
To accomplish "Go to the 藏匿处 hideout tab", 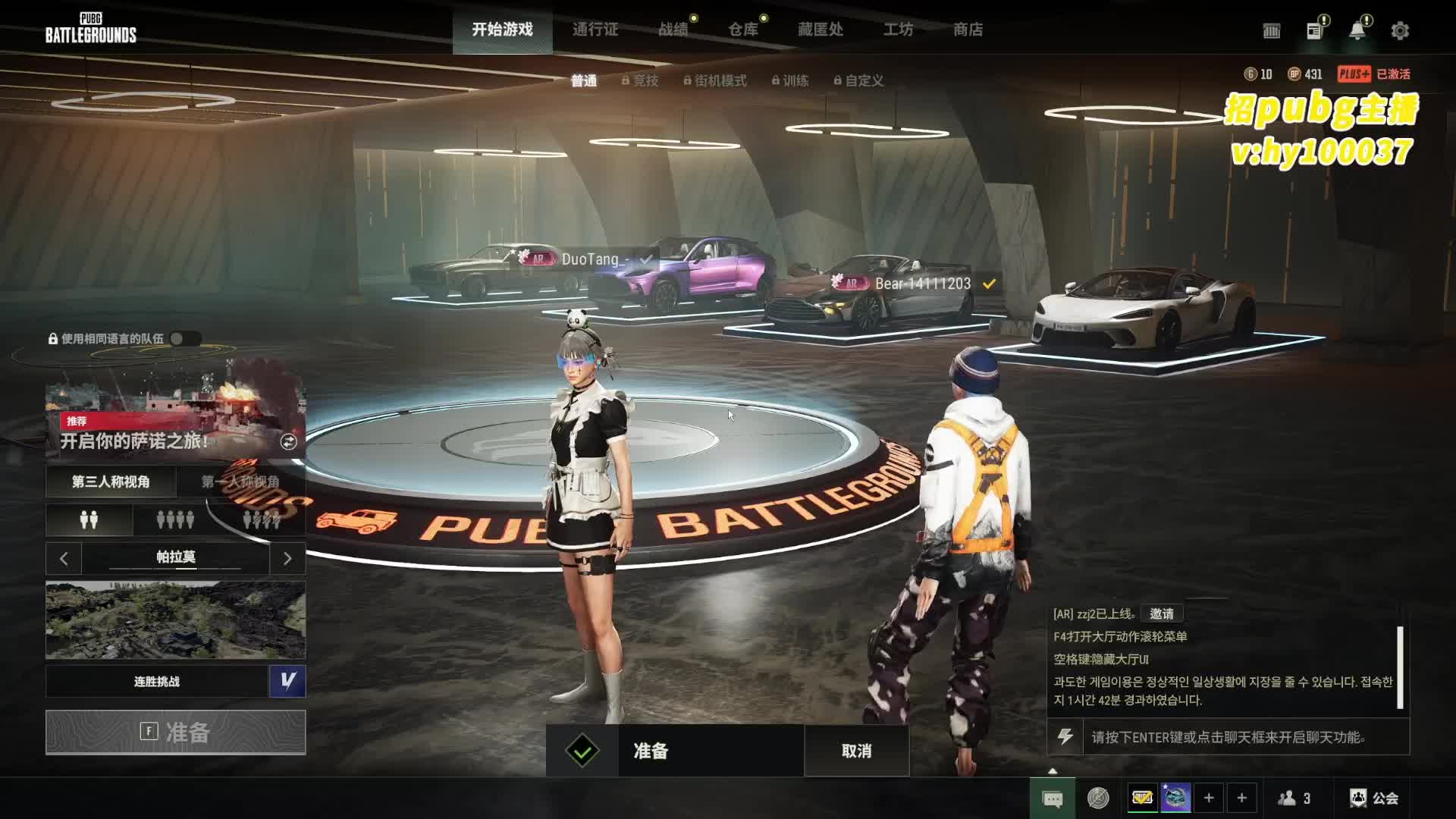I will tap(821, 30).
